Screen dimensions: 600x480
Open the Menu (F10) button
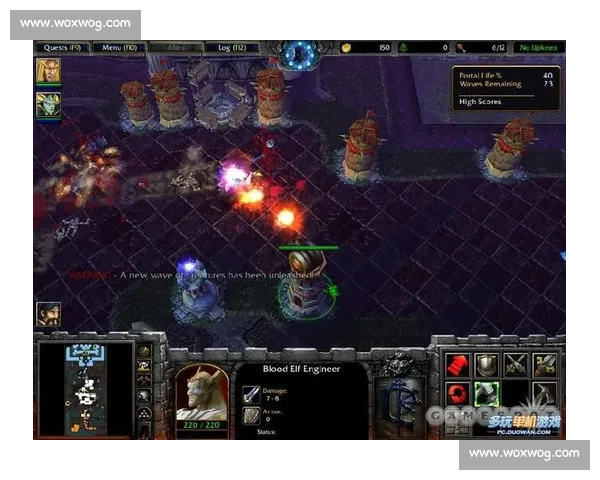[x=119, y=47]
